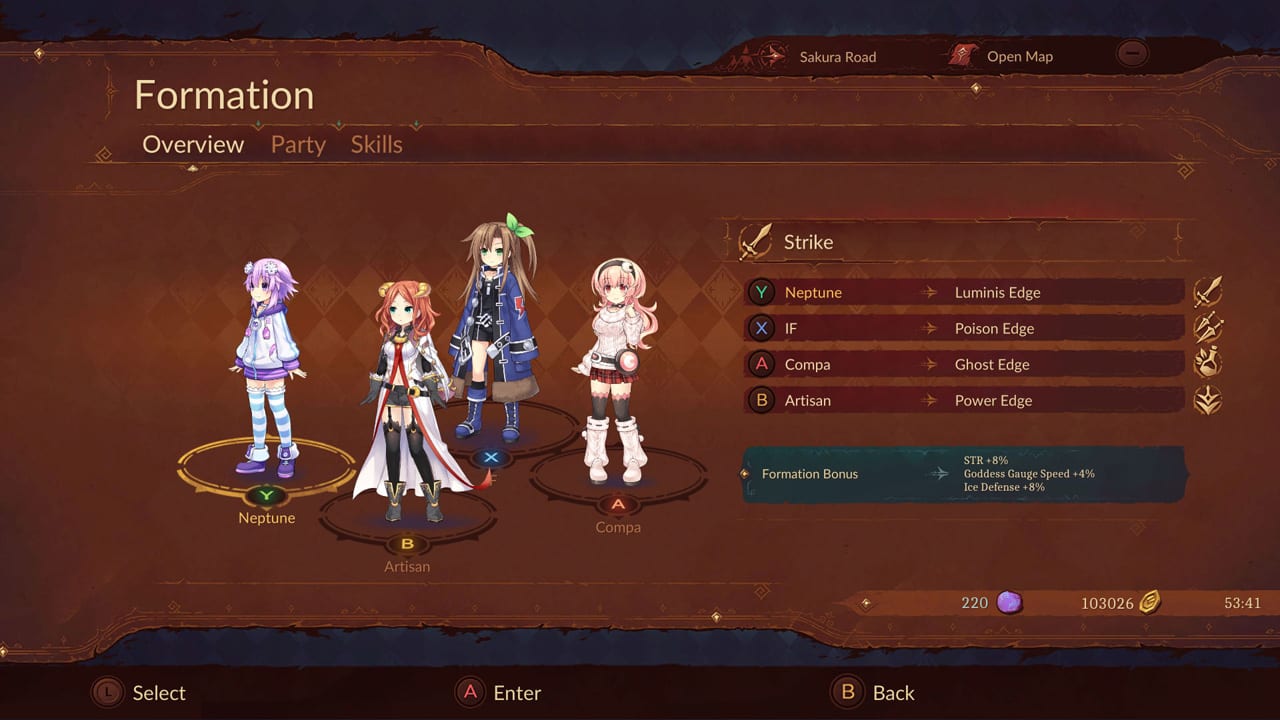Select Compa's syringe weapon icon
This screenshot has height=720, width=1280.
pyautogui.click(x=1208, y=363)
